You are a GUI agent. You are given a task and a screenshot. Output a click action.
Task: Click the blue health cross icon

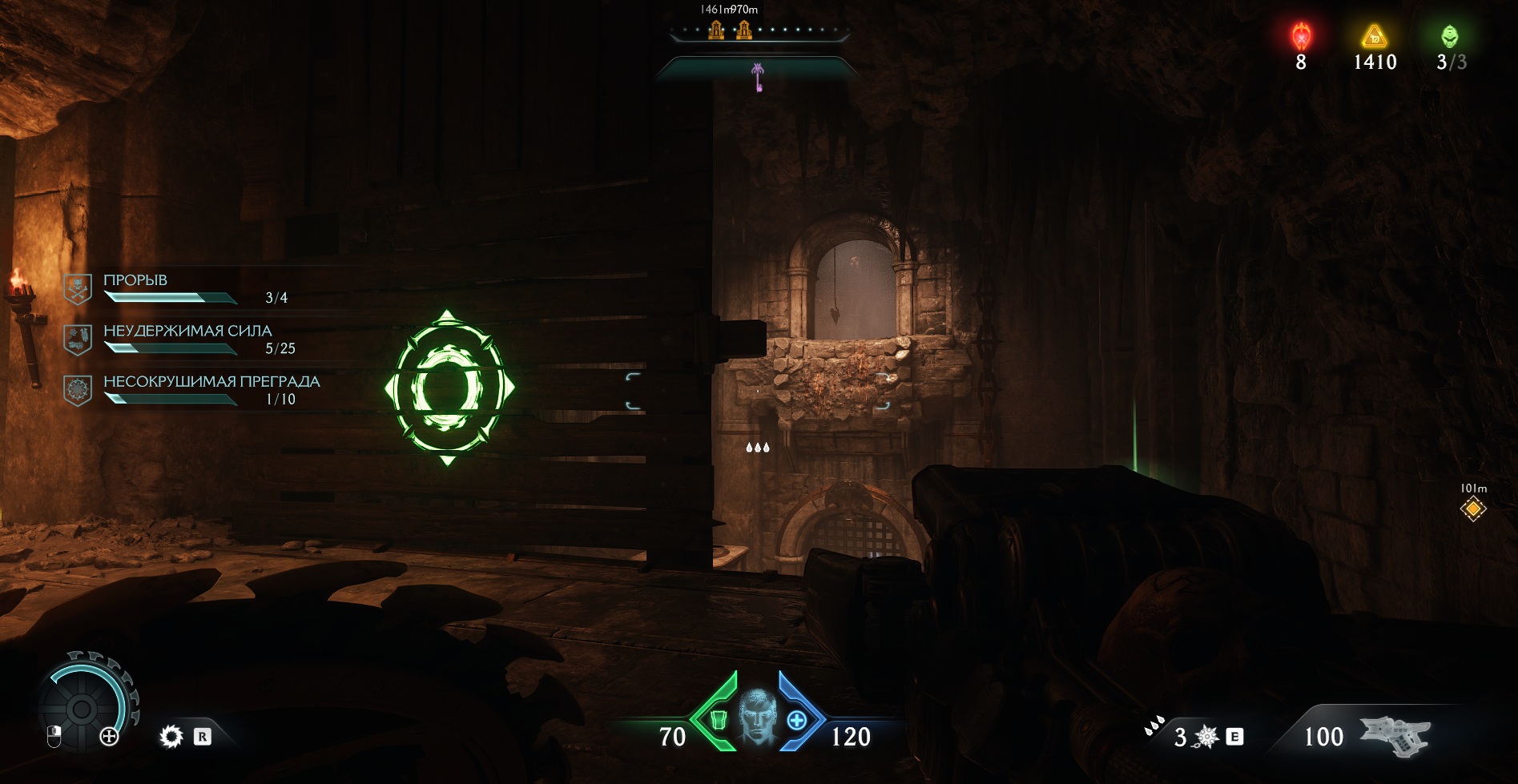tap(796, 721)
